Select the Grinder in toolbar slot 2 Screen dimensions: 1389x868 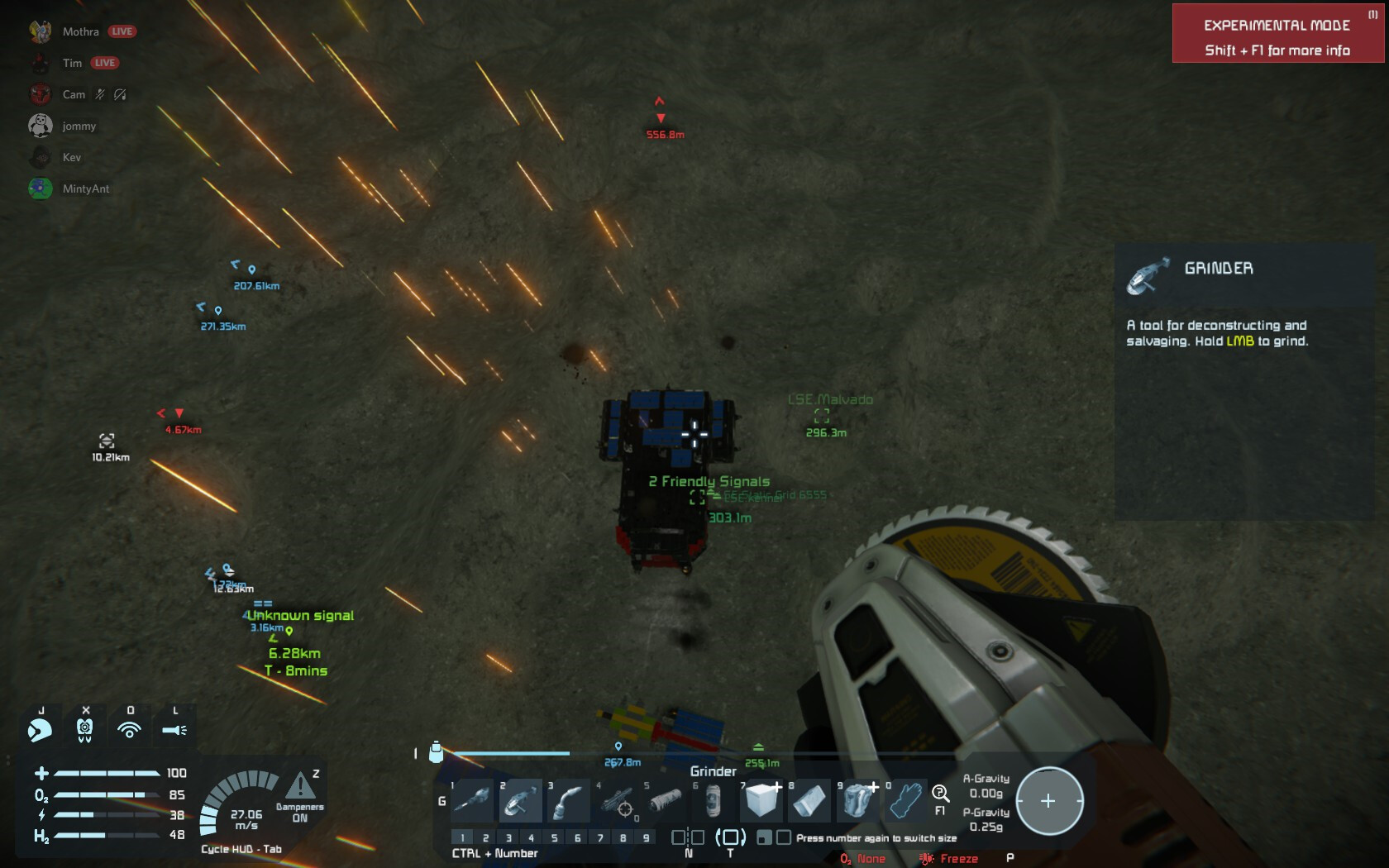click(521, 800)
